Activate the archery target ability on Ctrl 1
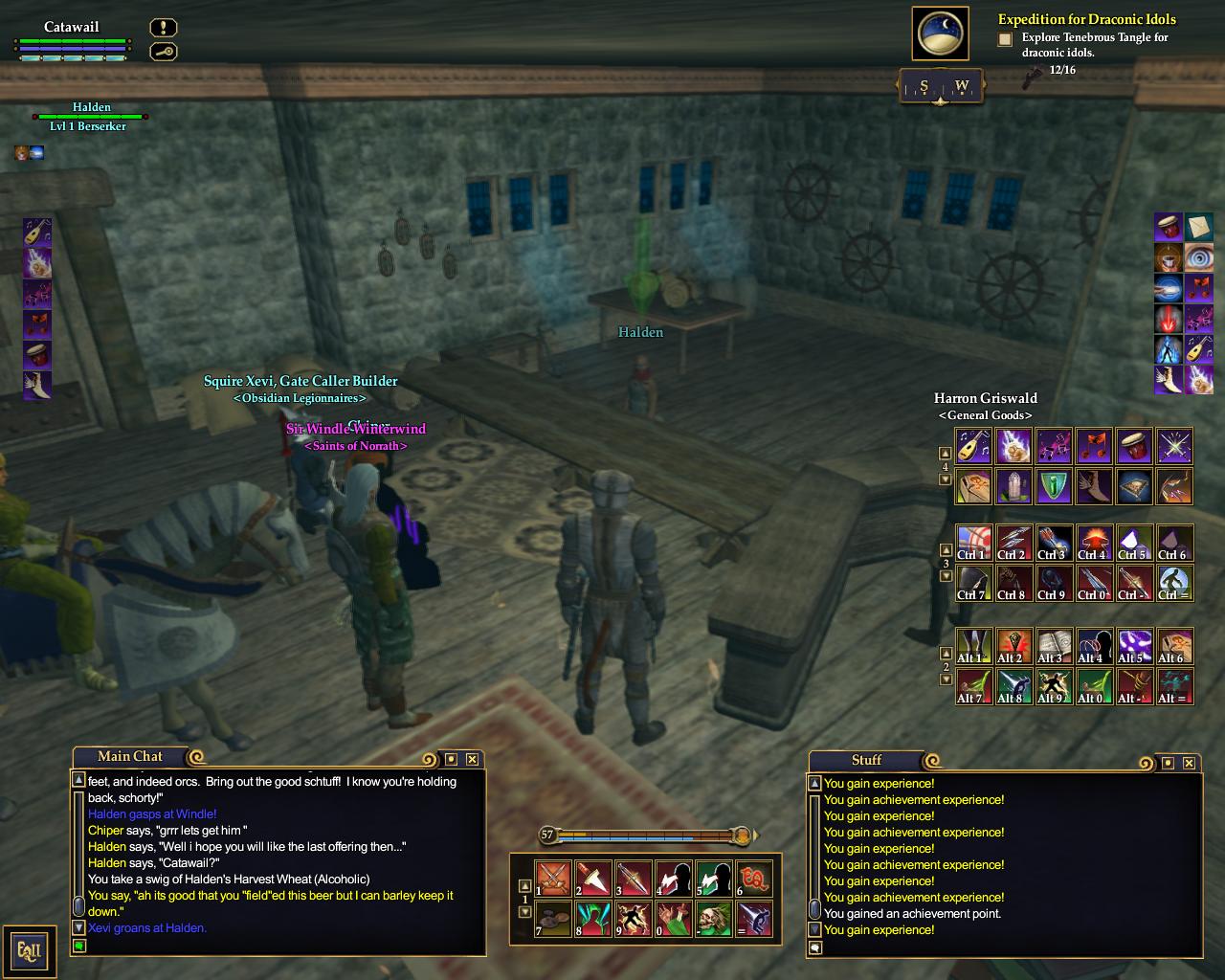Viewport: 1225px width, 980px height. 973,543
